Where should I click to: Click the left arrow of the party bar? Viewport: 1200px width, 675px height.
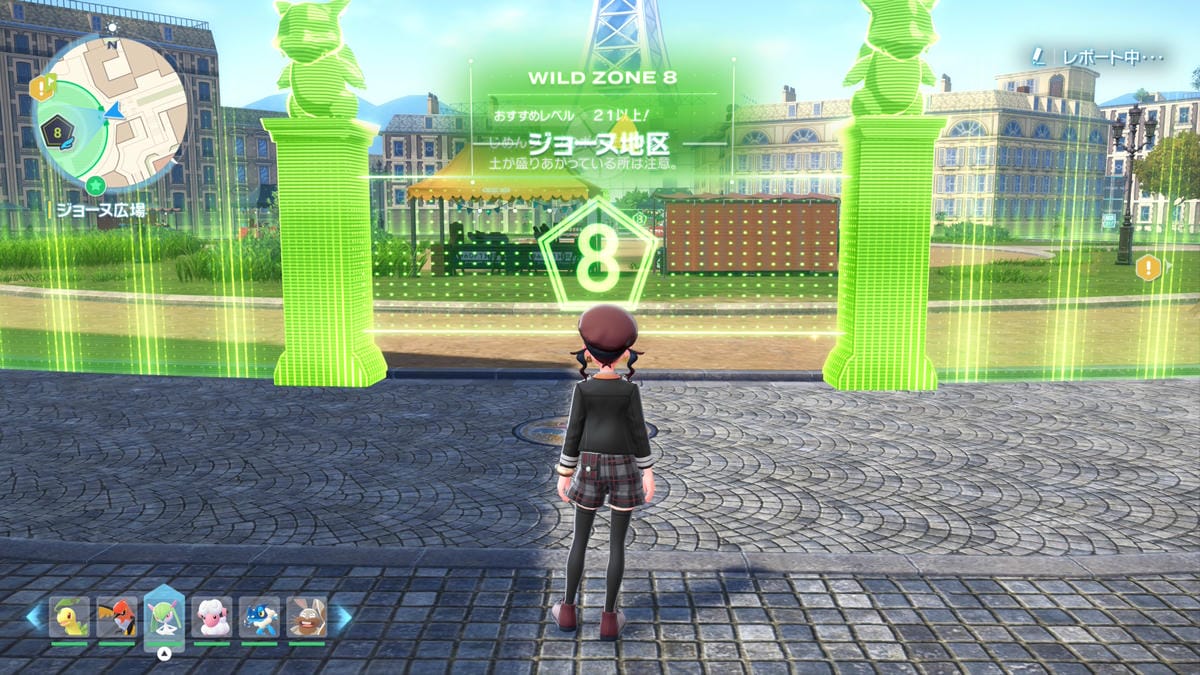click(x=35, y=617)
